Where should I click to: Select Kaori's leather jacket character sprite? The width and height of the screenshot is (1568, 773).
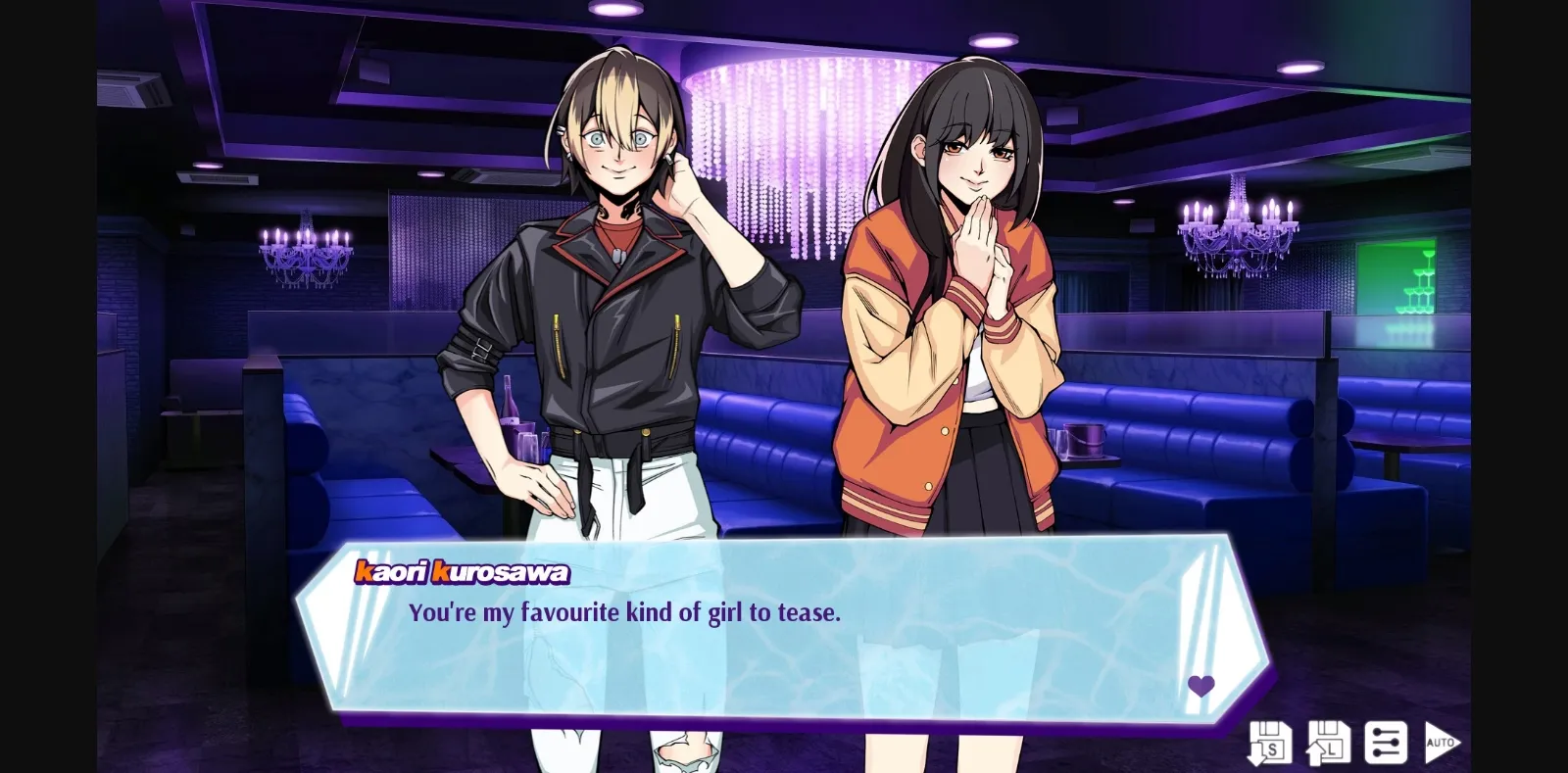(617, 323)
